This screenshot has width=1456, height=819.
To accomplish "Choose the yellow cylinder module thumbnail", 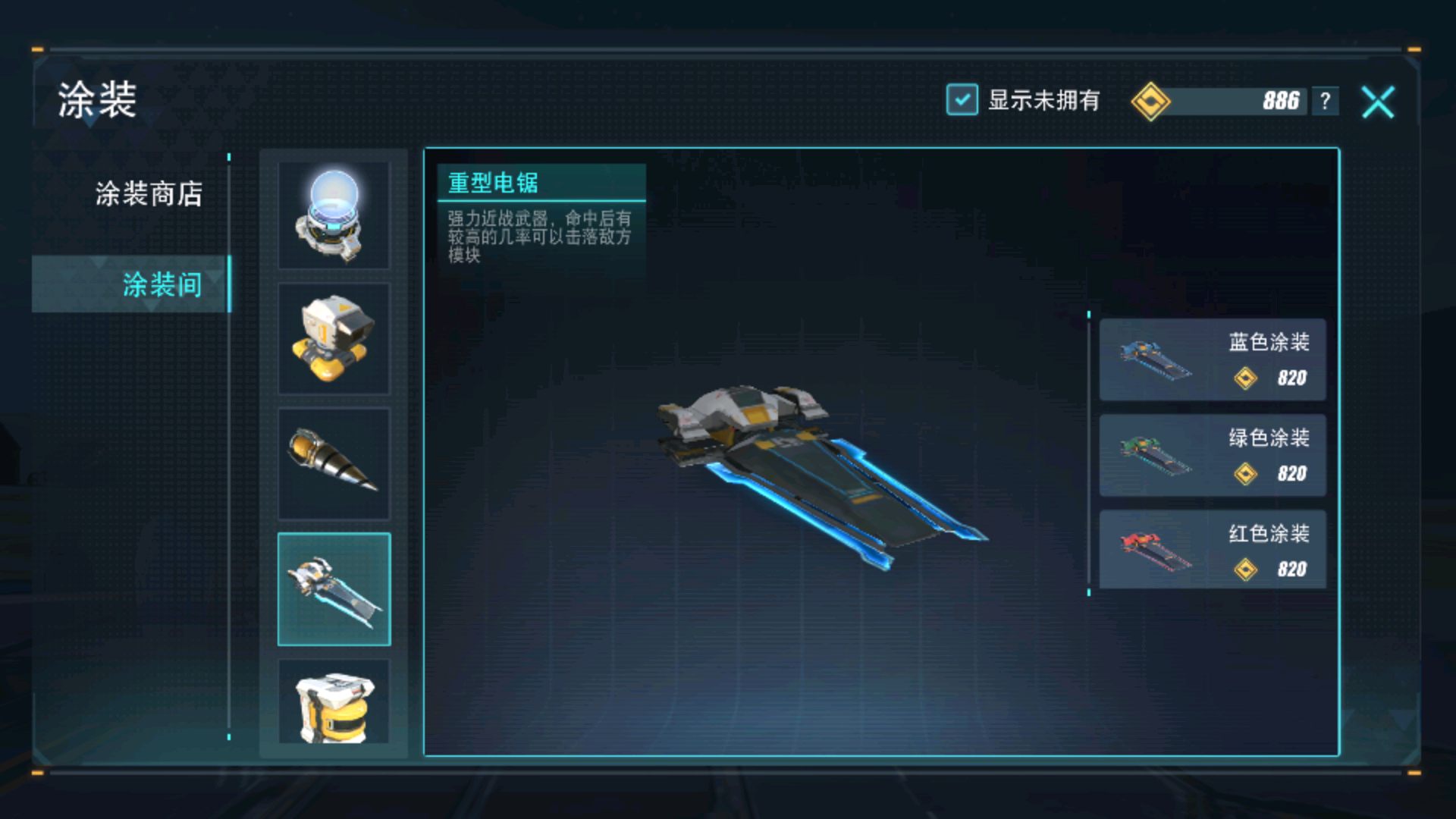I will coord(334,701).
